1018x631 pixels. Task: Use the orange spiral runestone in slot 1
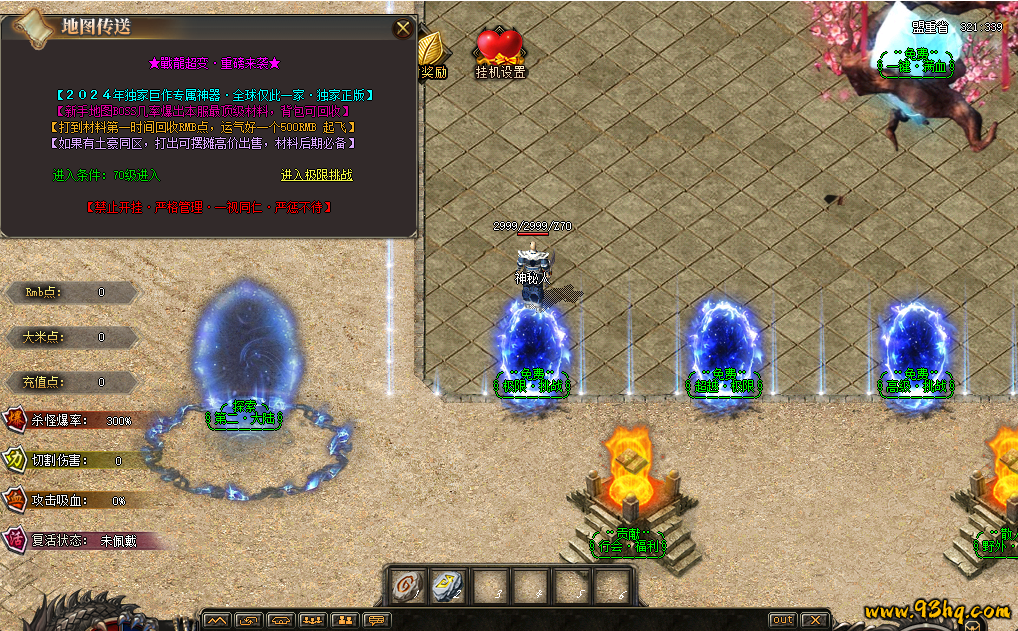[x=408, y=586]
